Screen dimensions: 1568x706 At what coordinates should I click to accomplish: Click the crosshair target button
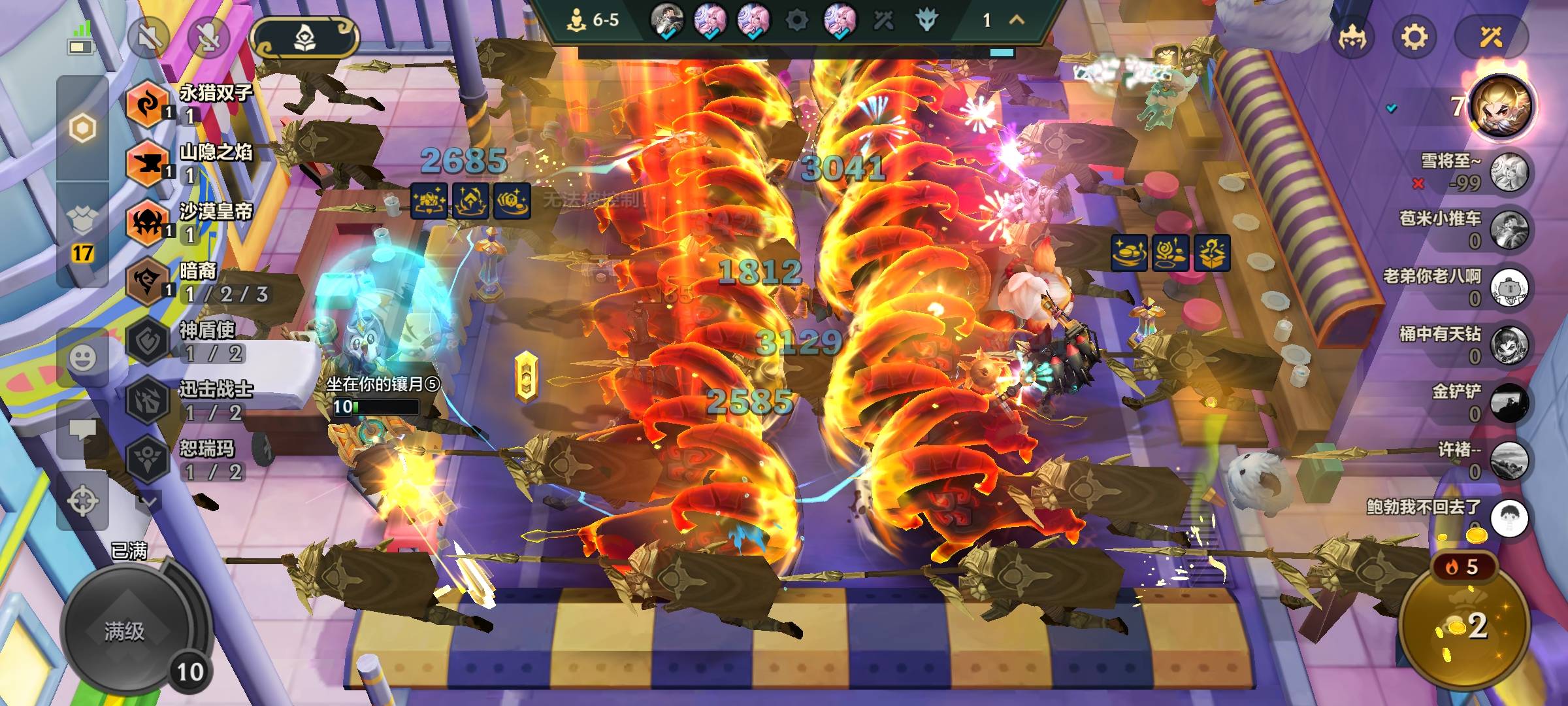pos(83,501)
